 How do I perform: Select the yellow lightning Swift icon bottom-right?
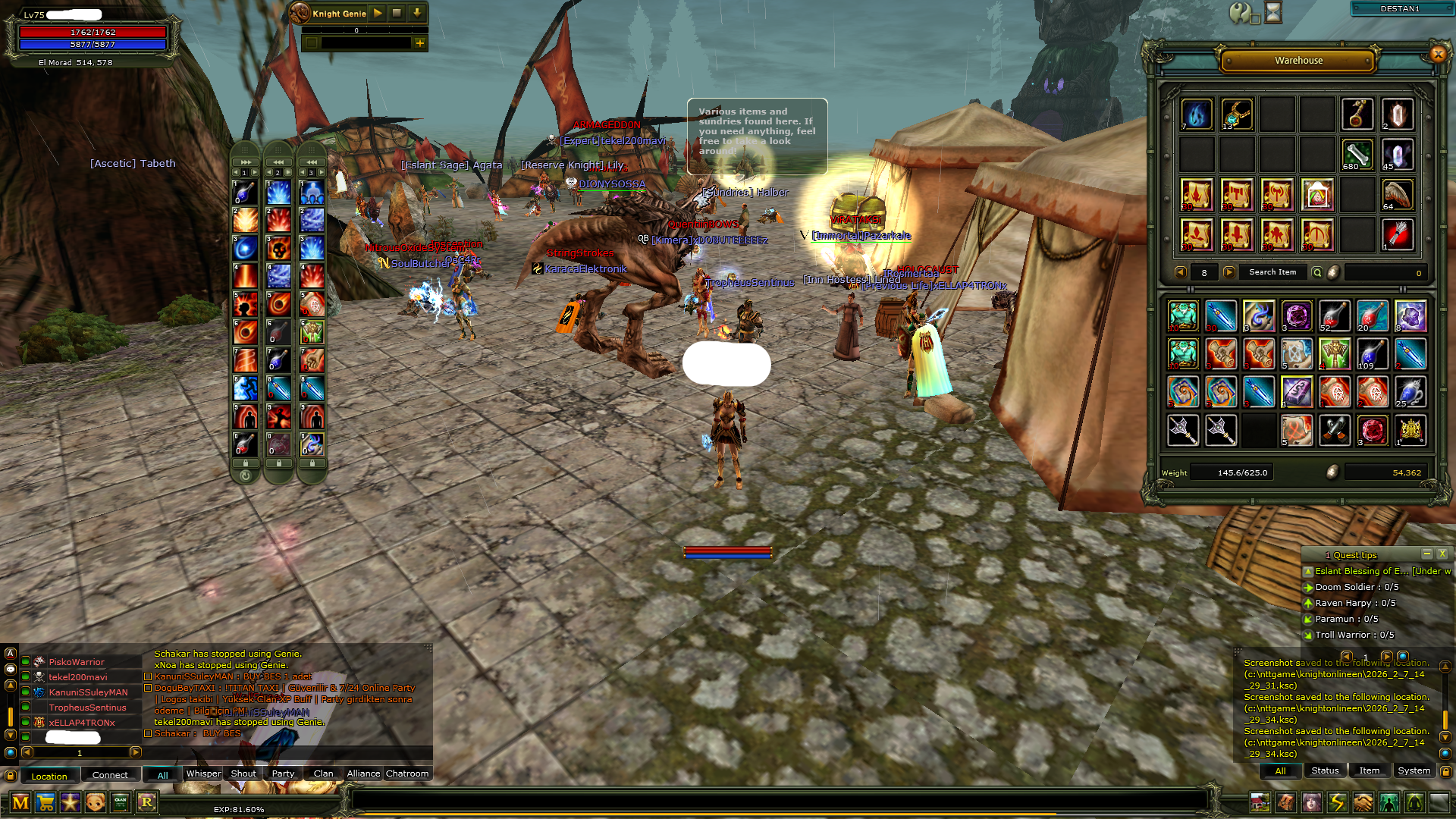1338,802
